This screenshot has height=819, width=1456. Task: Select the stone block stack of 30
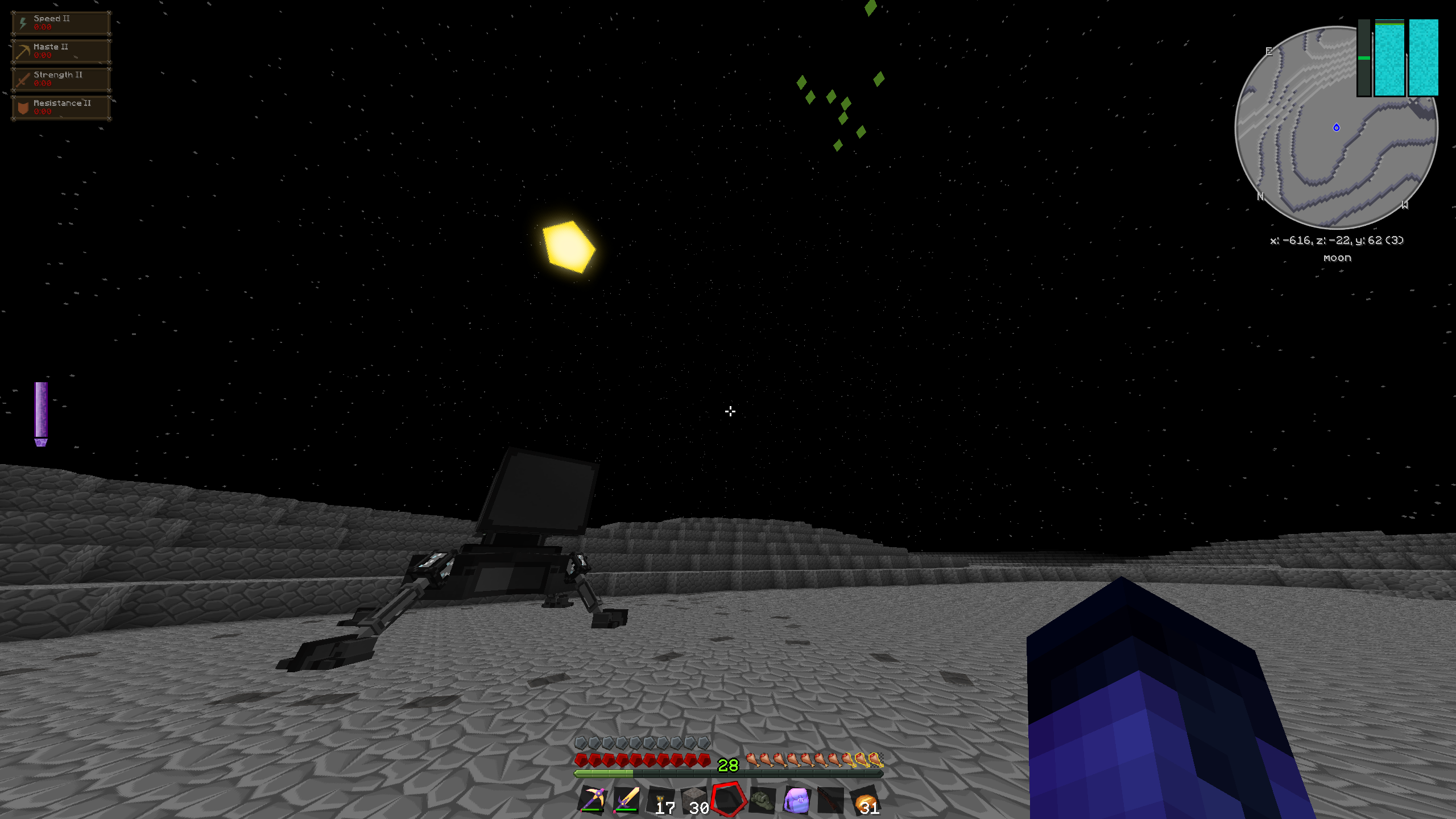(x=694, y=800)
